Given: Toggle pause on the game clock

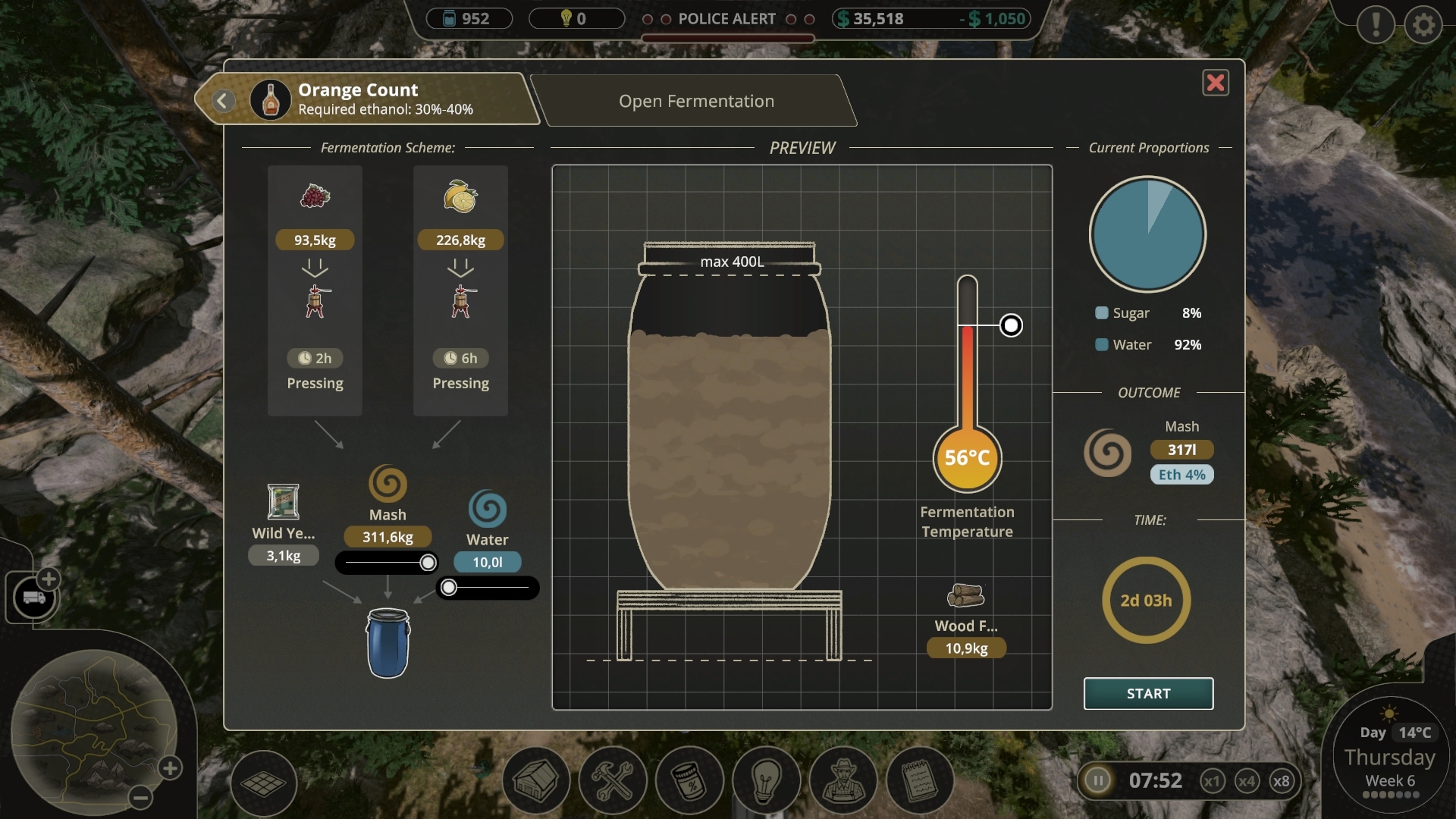Looking at the screenshot, I should coord(1099,780).
